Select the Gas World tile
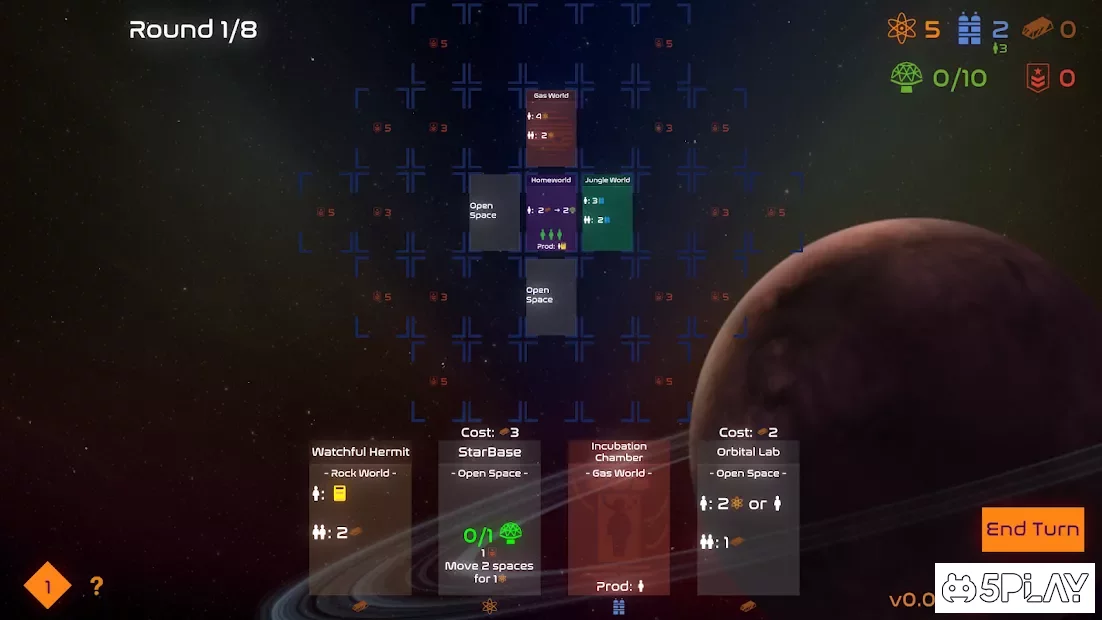The width and height of the screenshot is (1102, 620). tap(551, 127)
